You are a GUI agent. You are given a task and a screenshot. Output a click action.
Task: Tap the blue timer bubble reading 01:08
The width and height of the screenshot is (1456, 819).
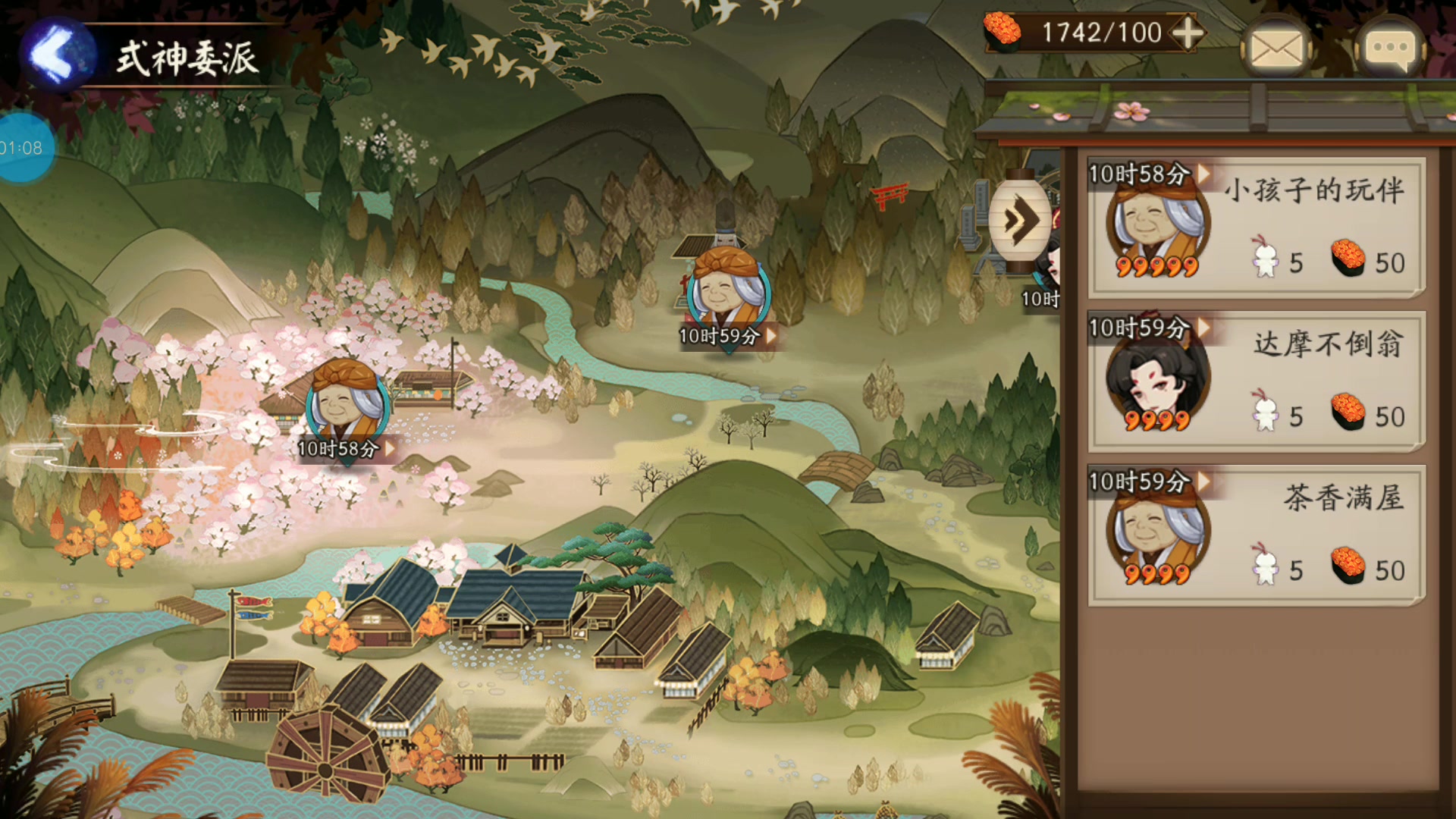pos(23,148)
